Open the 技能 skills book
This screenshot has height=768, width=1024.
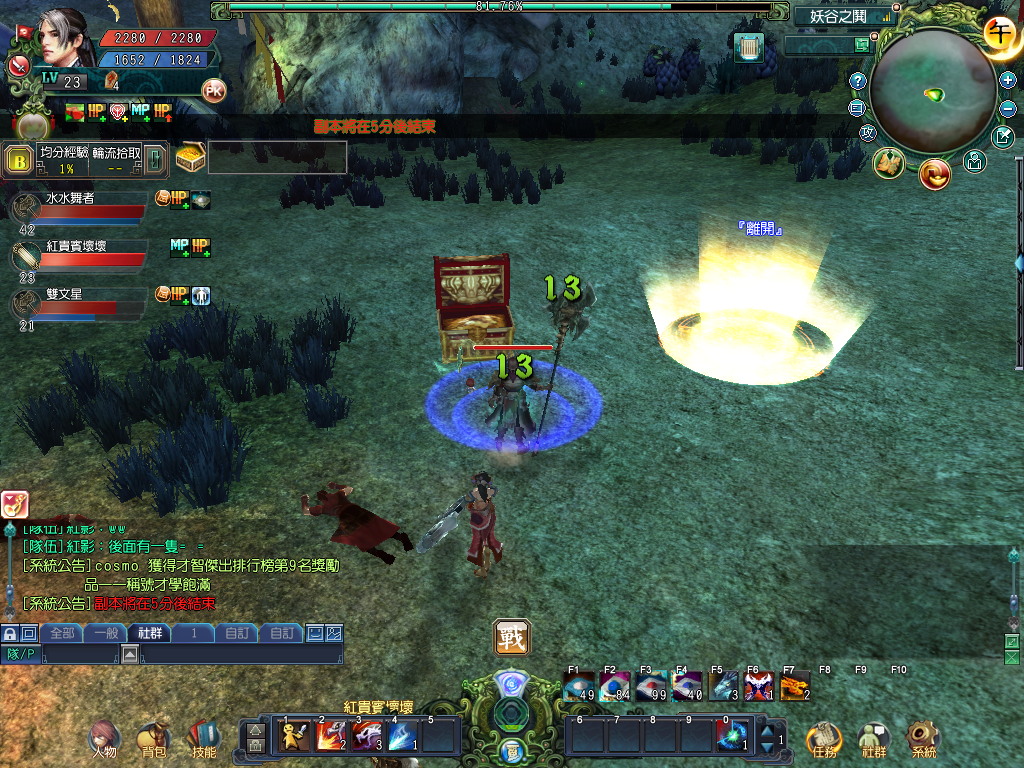coord(203,739)
